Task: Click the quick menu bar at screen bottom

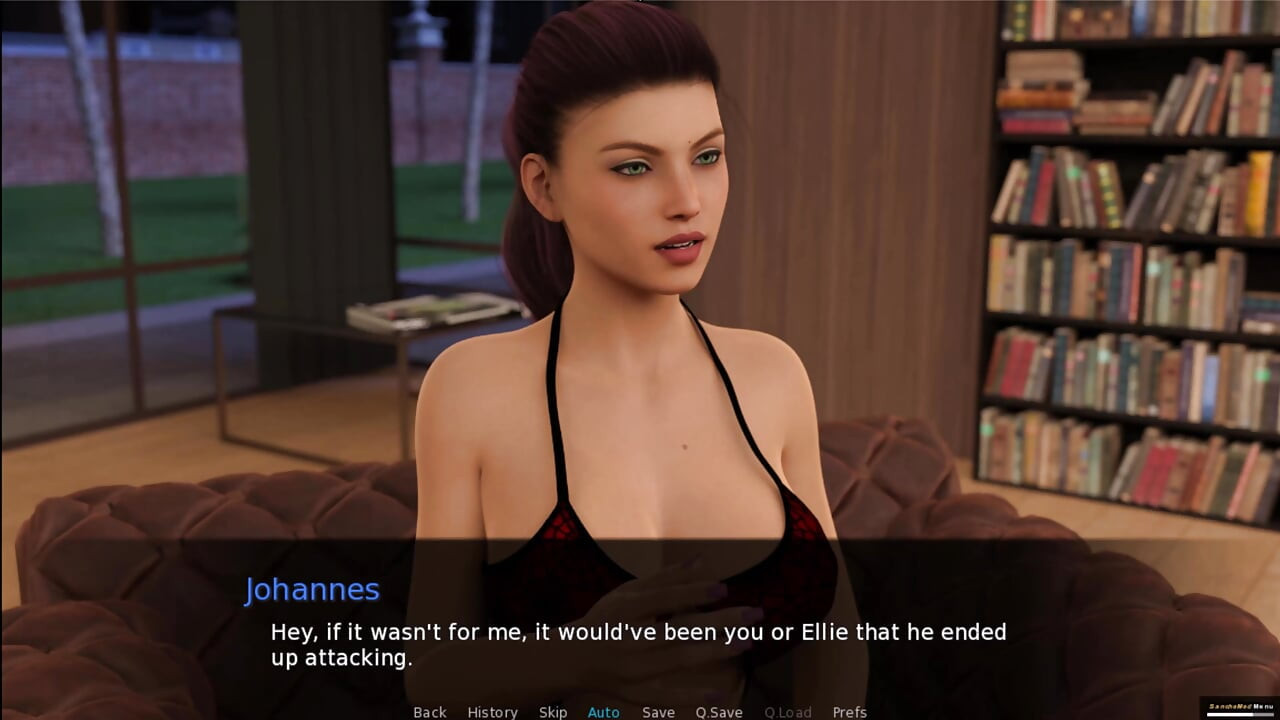Action: tap(640, 712)
